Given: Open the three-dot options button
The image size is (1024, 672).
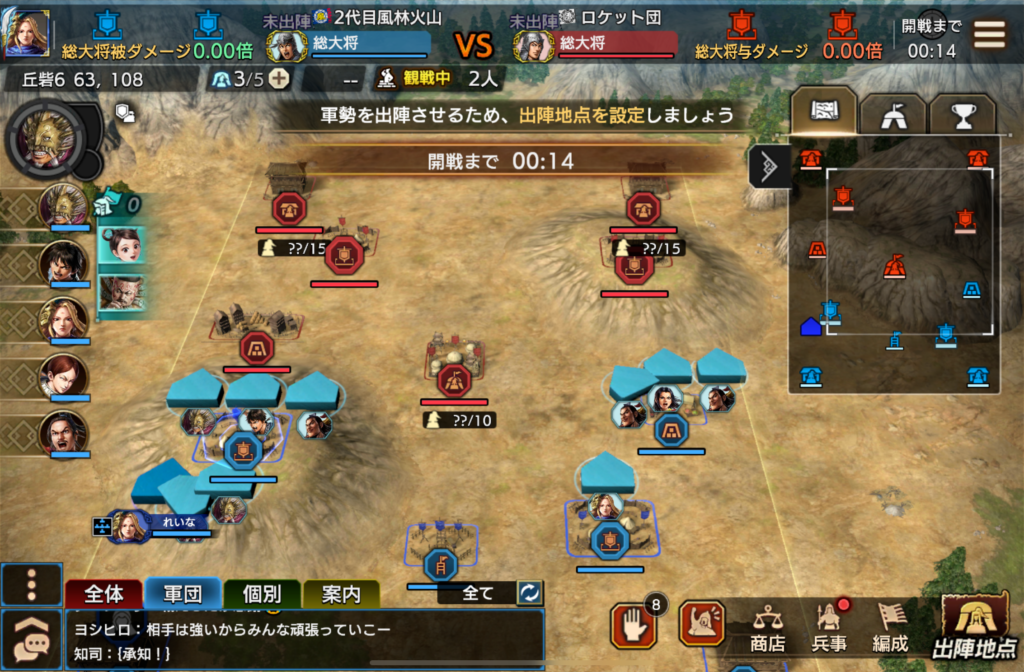Looking at the screenshot, I should click(31, 585).
